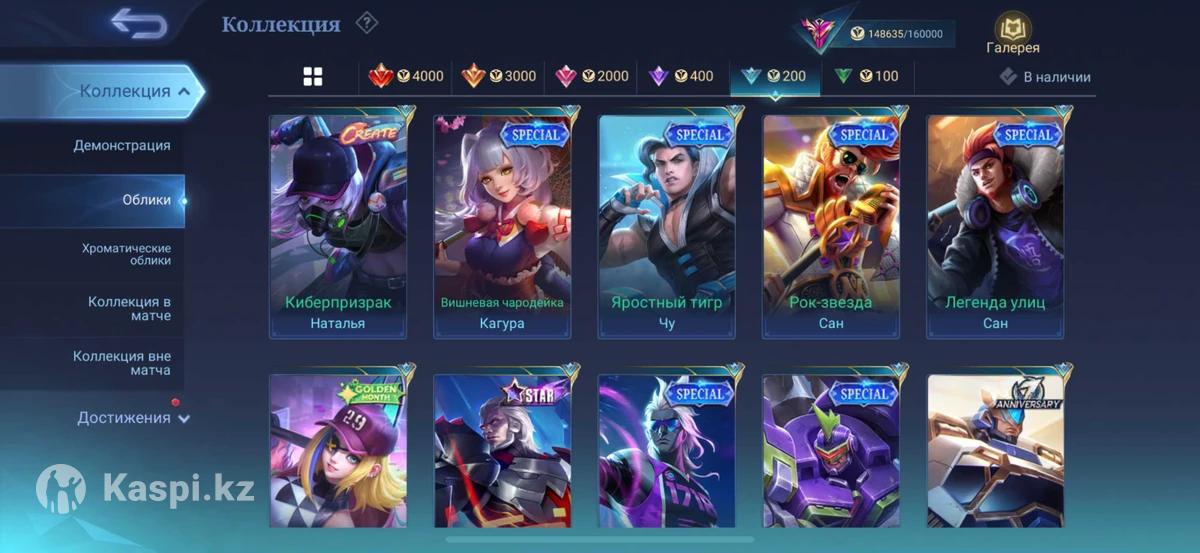Open the collection help question mark
Viewport: 1200px width, 553px height.
pos(367,22)
